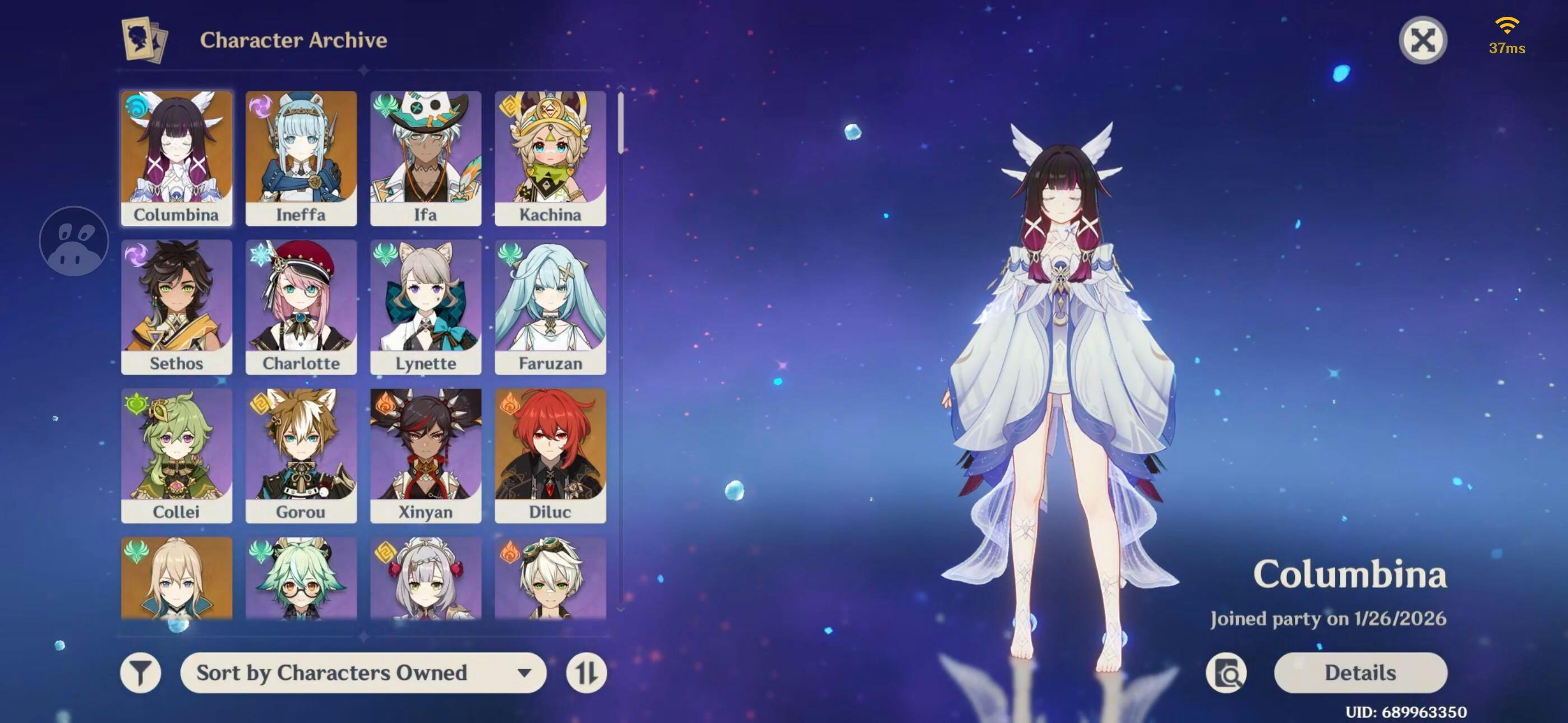Pick Faruzan from the archive
Viewport: 1568px width, 723px height.
coord(550,306)
